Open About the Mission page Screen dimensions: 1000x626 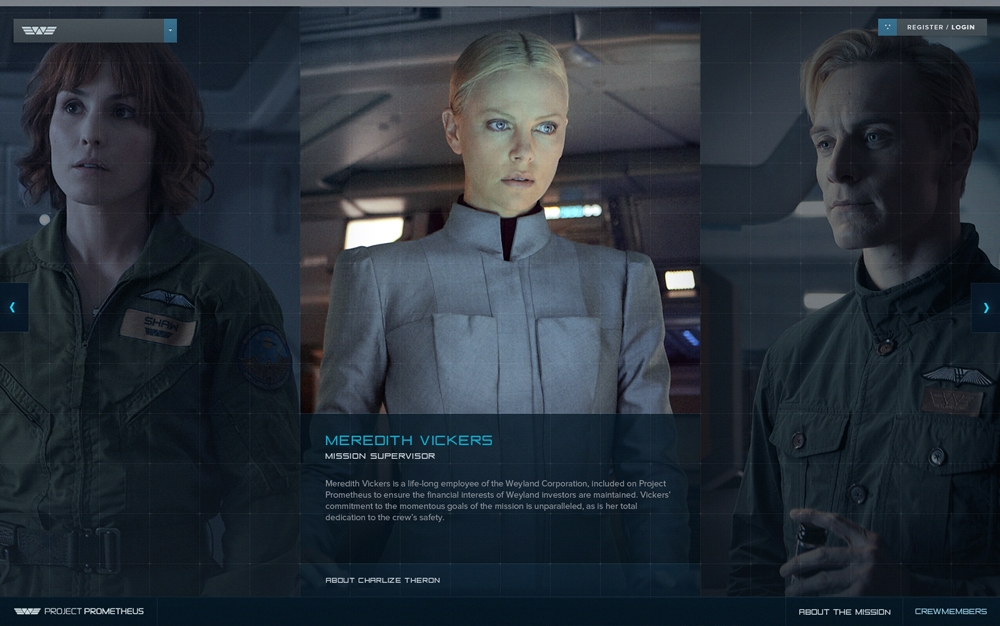[x=844, y=612]
